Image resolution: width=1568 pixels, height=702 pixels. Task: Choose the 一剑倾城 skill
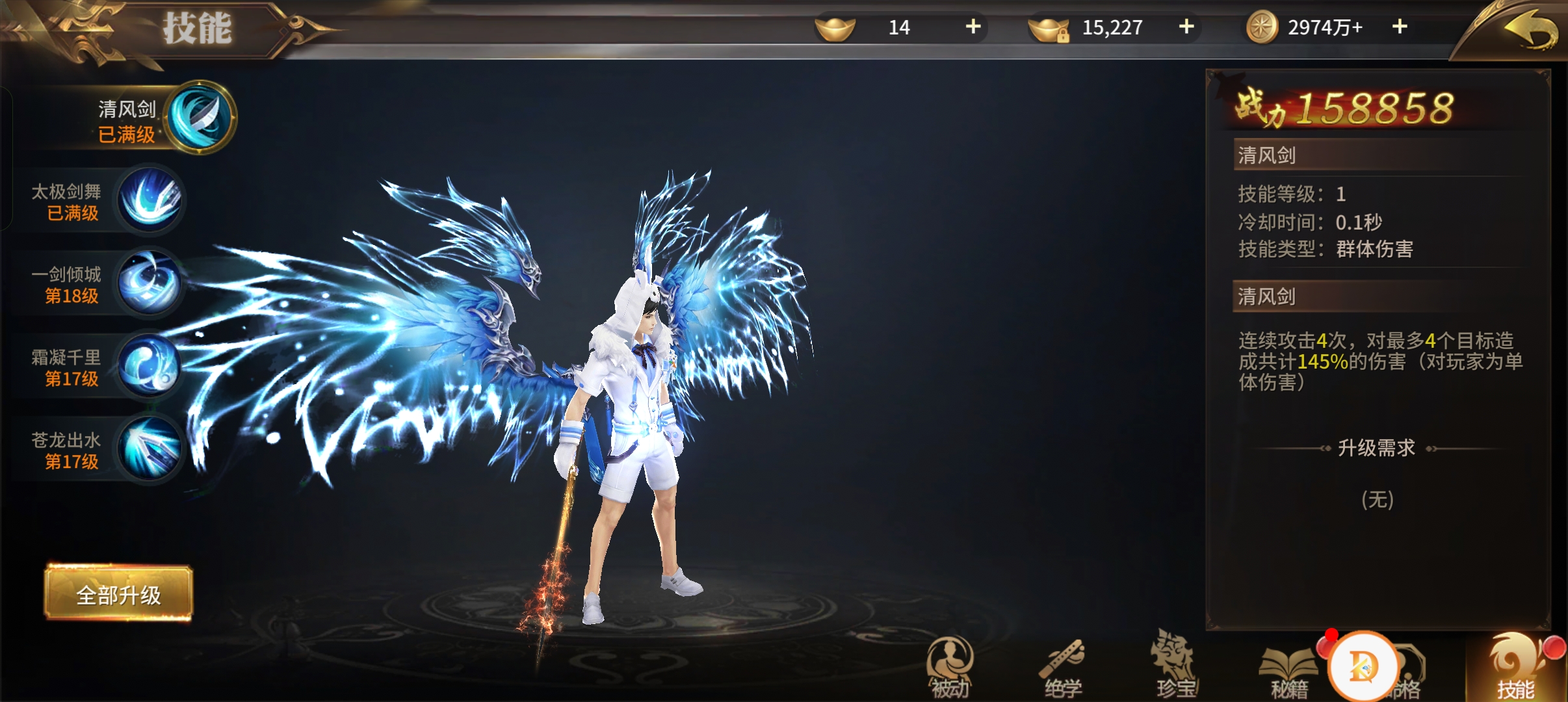[150, 283]
